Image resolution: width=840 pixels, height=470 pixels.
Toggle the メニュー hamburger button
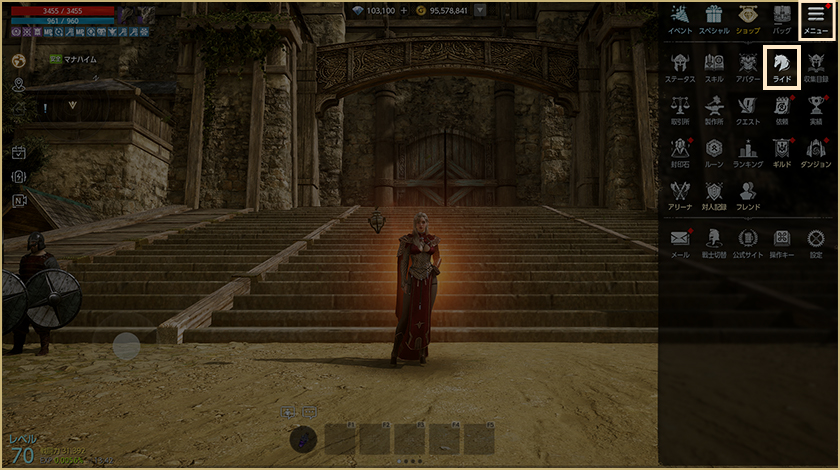point(816,19)
